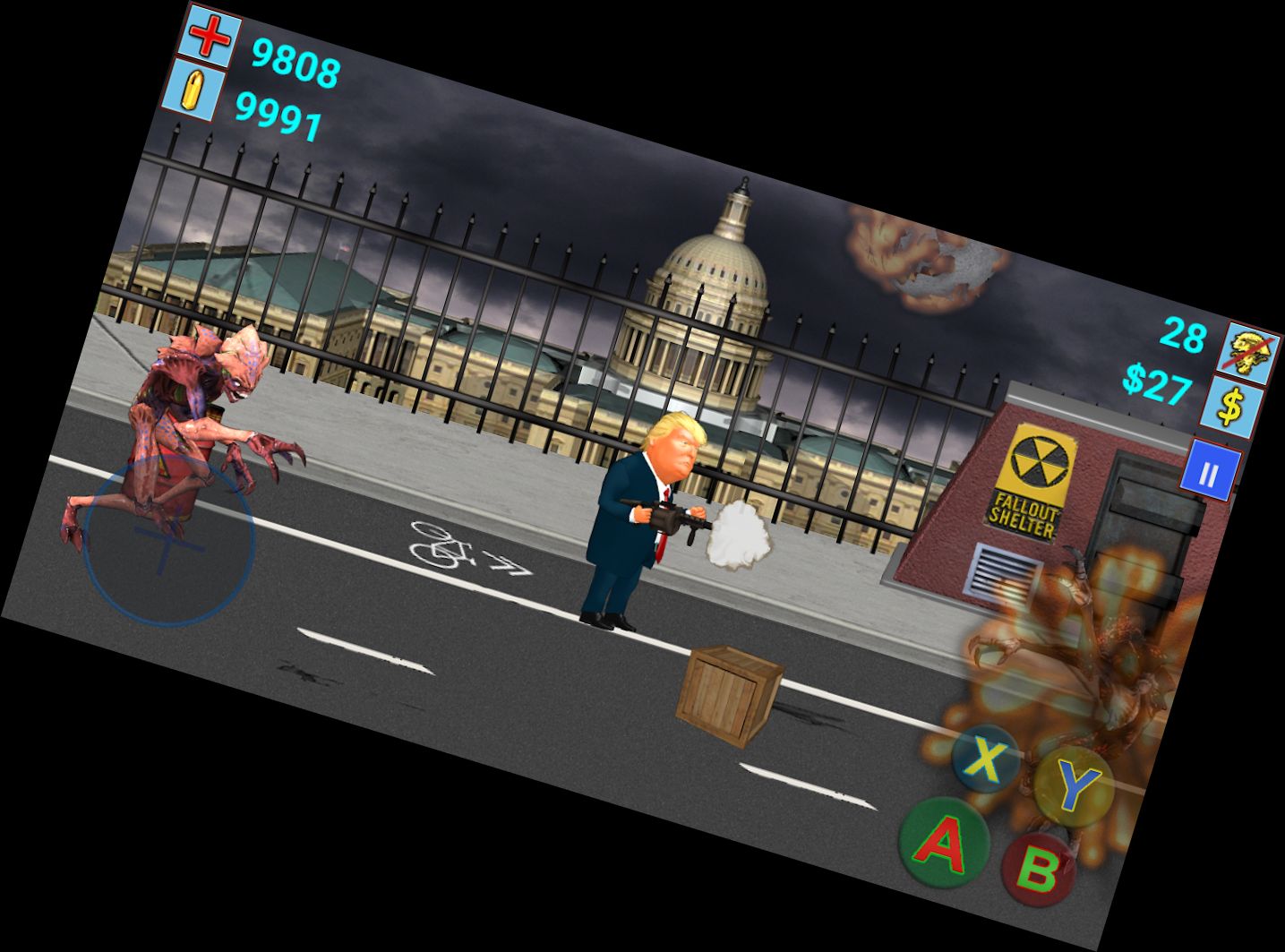Click the bullet ammo icon

coord(191,90)
